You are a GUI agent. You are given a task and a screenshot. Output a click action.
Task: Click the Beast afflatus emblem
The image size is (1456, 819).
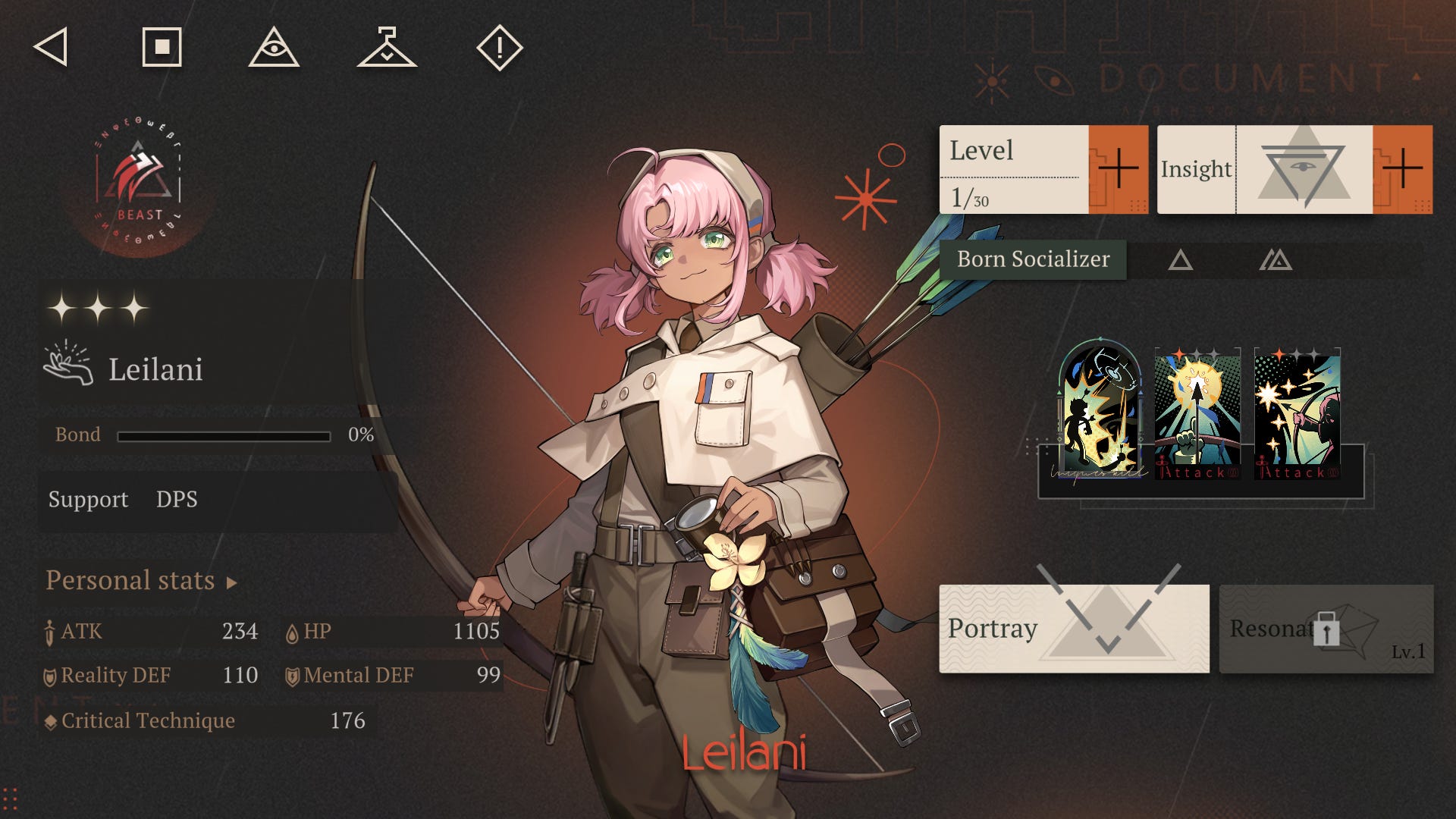click(x=139, y=182)
